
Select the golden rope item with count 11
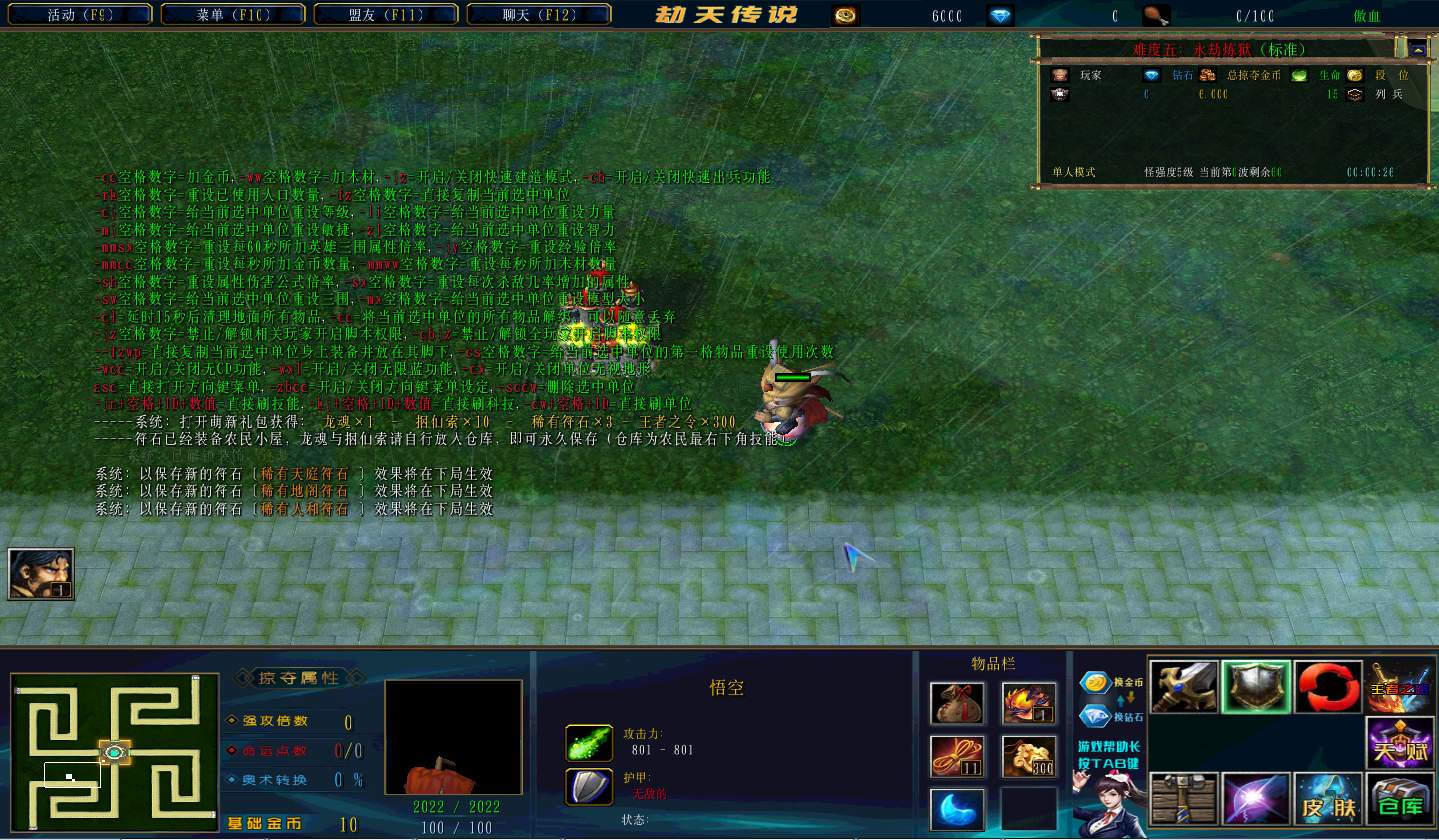[957, 756]
